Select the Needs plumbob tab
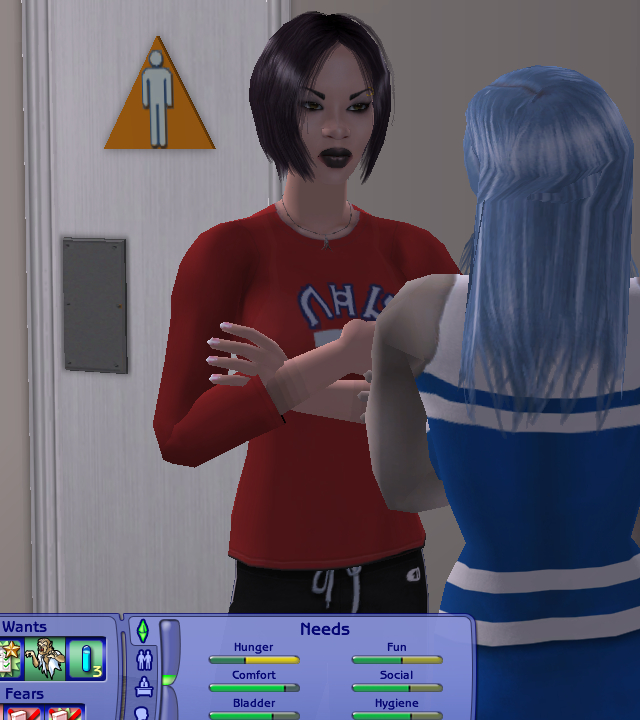 coord(142,631)
